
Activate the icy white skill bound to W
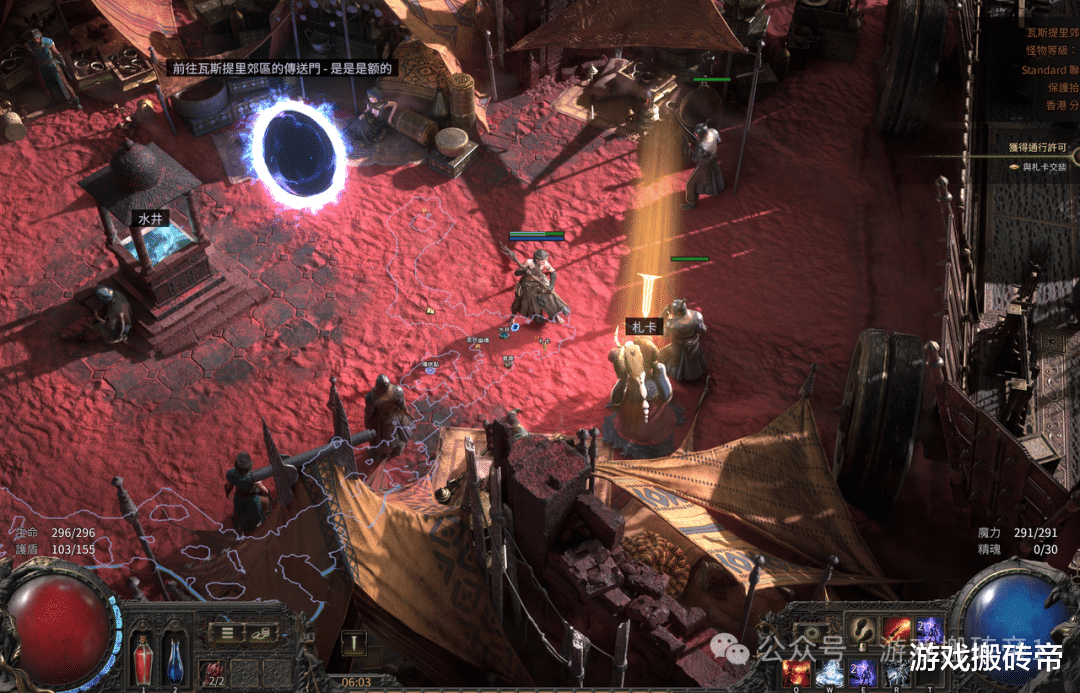830,672
